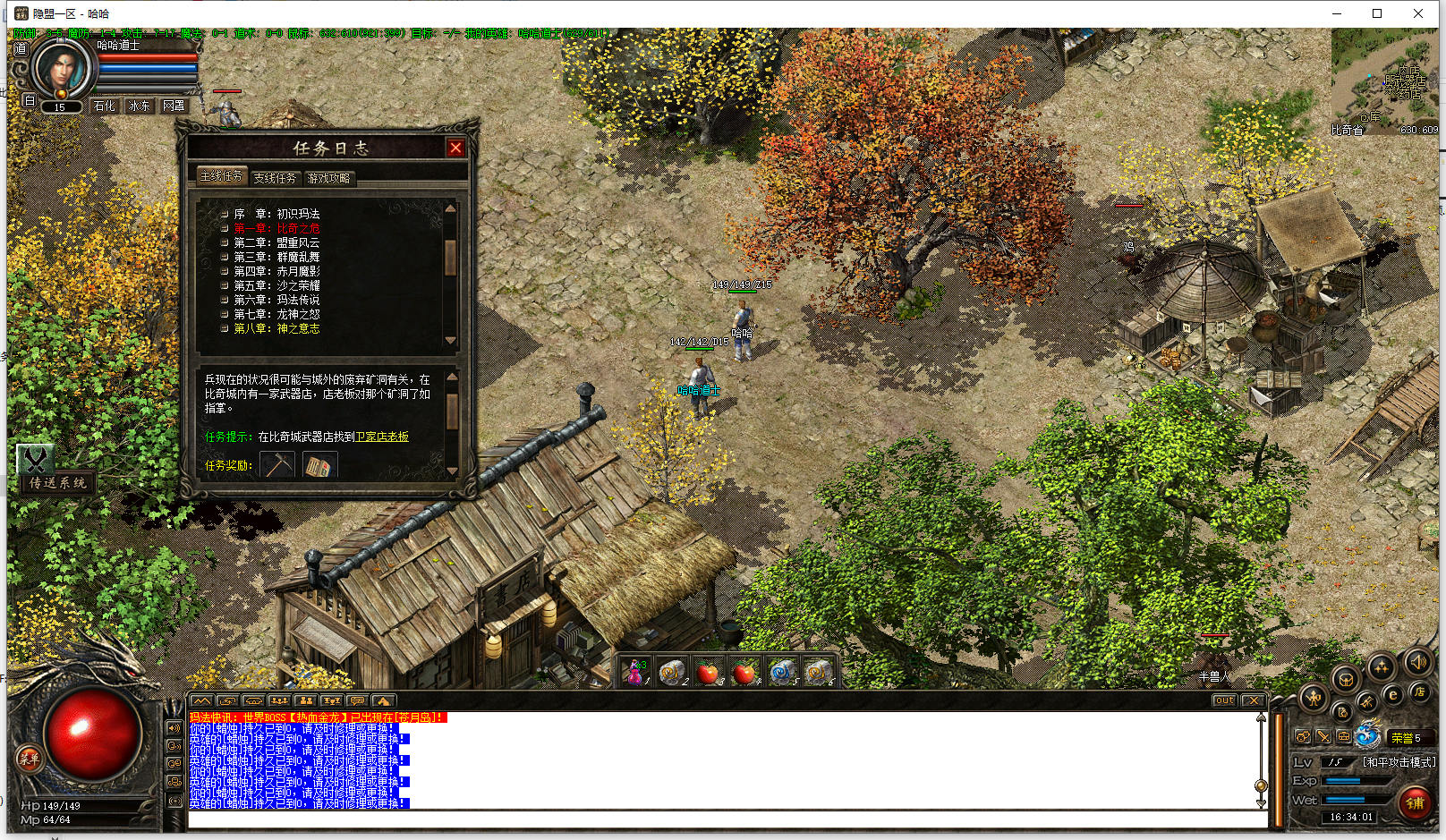Open the round 店 store button
Image resolution: width=1446 pixels, height=840 pixels.
(x=1418, y=692)
